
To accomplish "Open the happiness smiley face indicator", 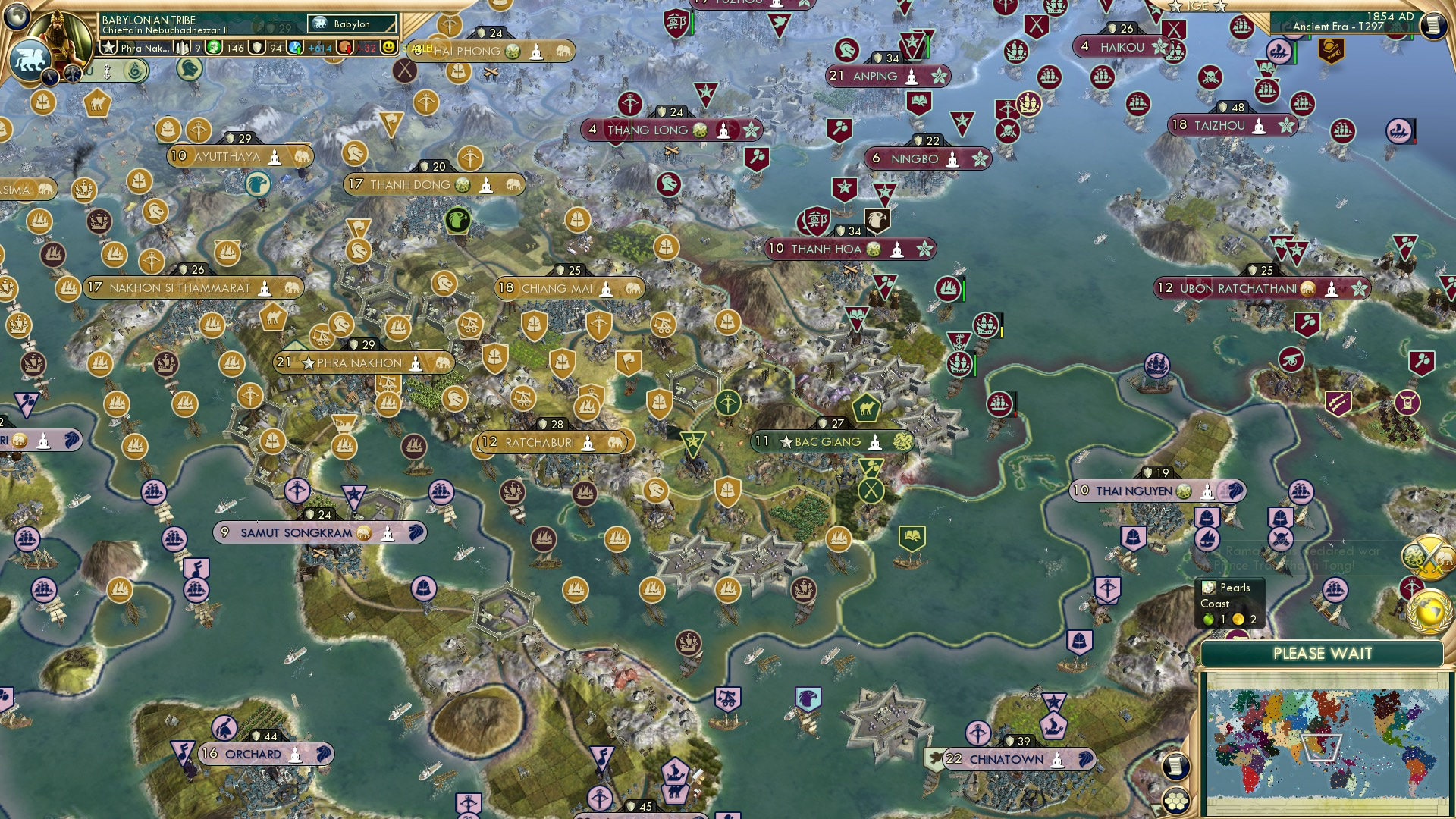I will point(388,48).
